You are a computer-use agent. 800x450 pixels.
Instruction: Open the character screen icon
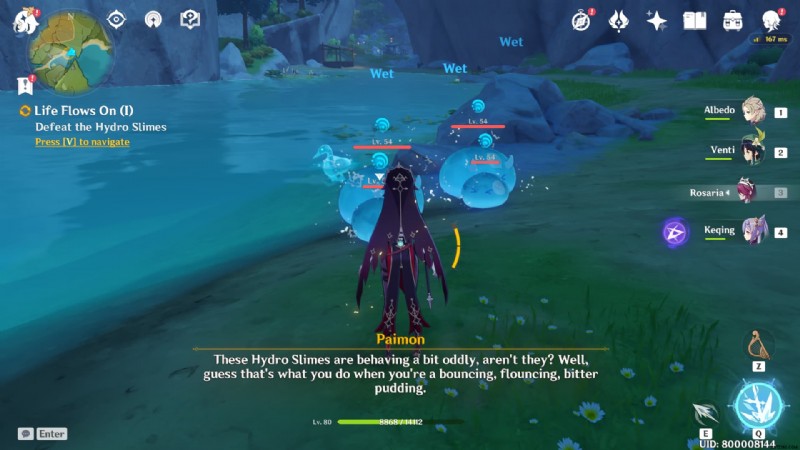pyautogui.click(x=771, y=20)
